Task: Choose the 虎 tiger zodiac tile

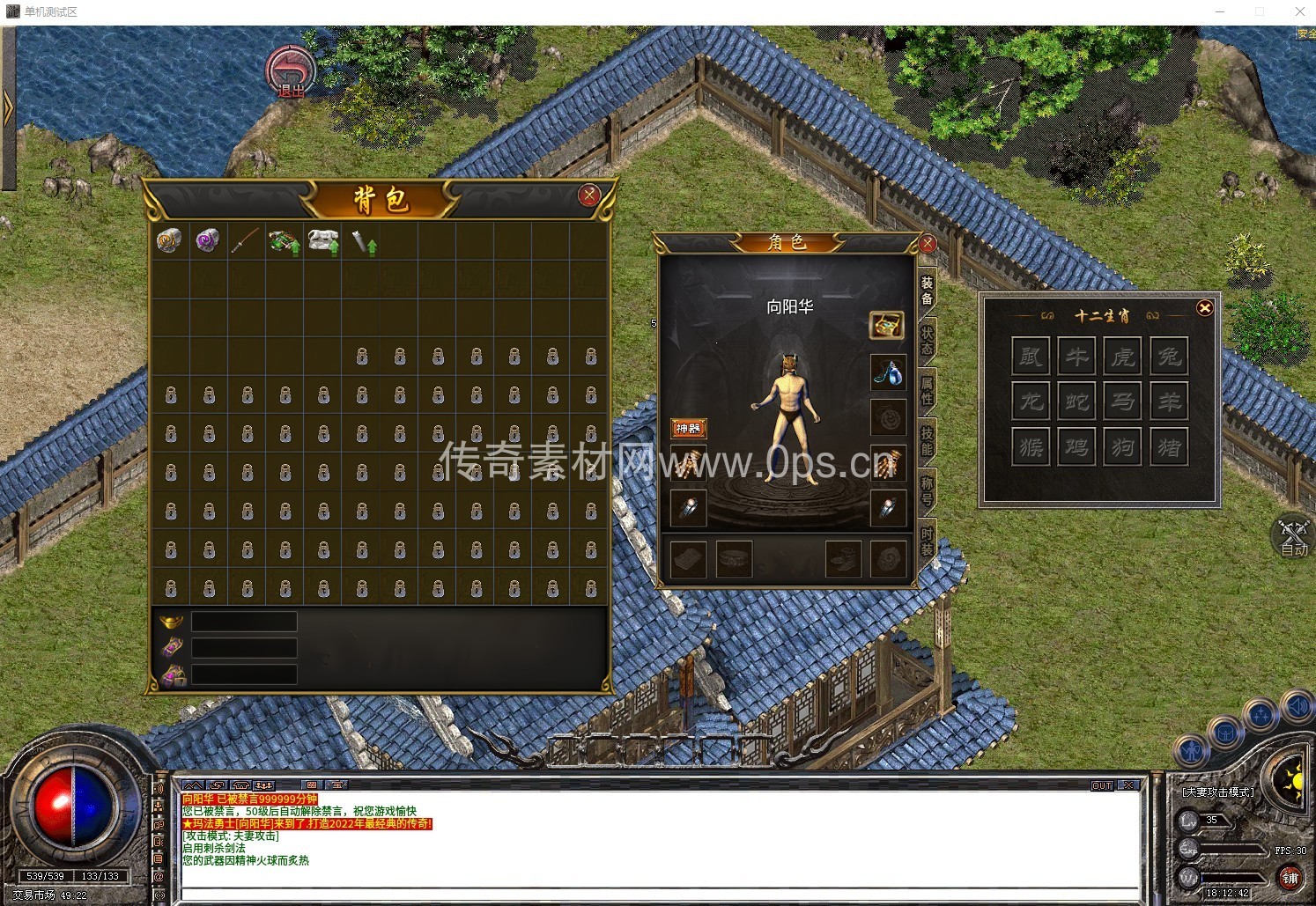Action: click(1122, 356)
